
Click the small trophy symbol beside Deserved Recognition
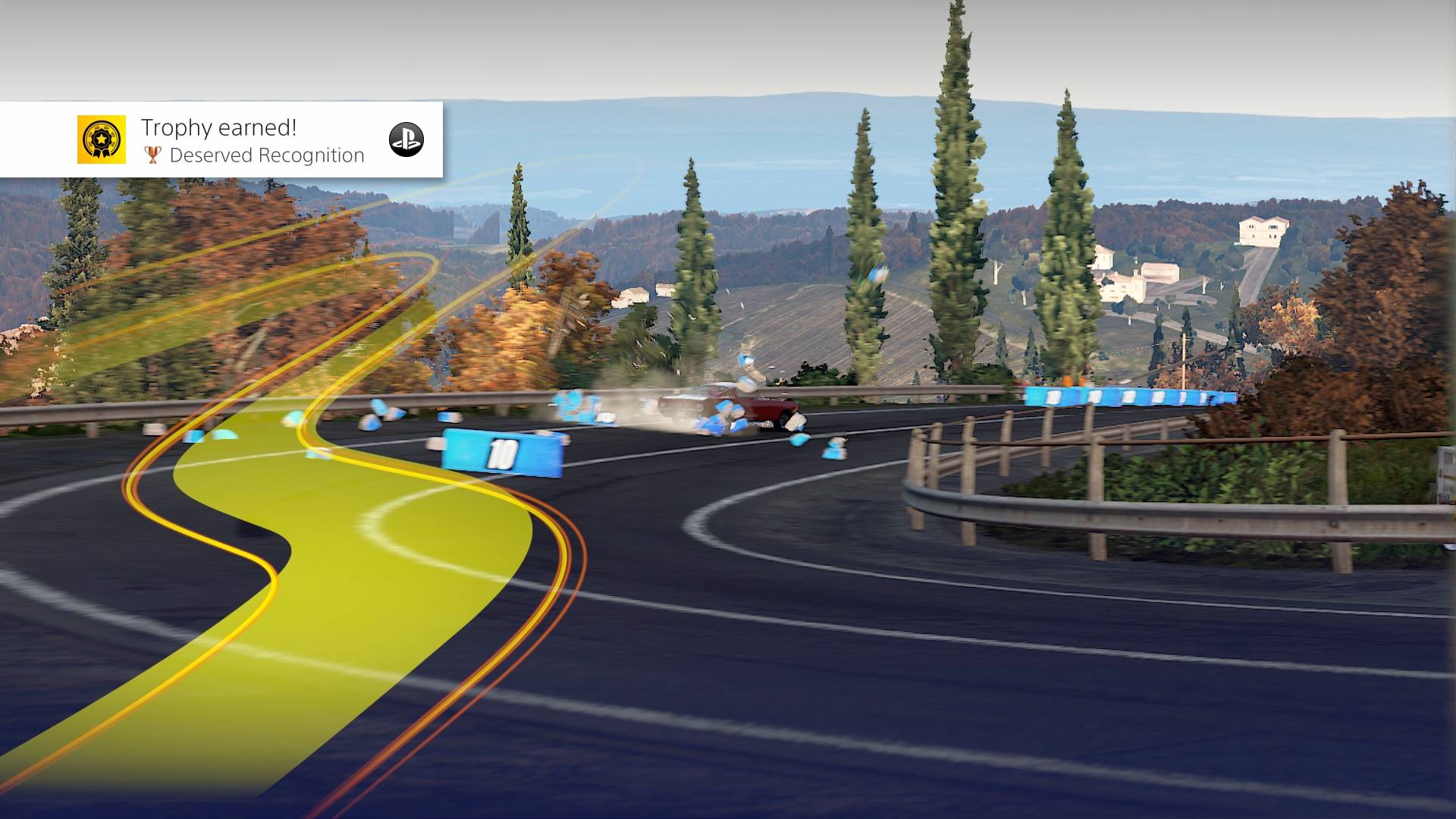click(154, 155)
